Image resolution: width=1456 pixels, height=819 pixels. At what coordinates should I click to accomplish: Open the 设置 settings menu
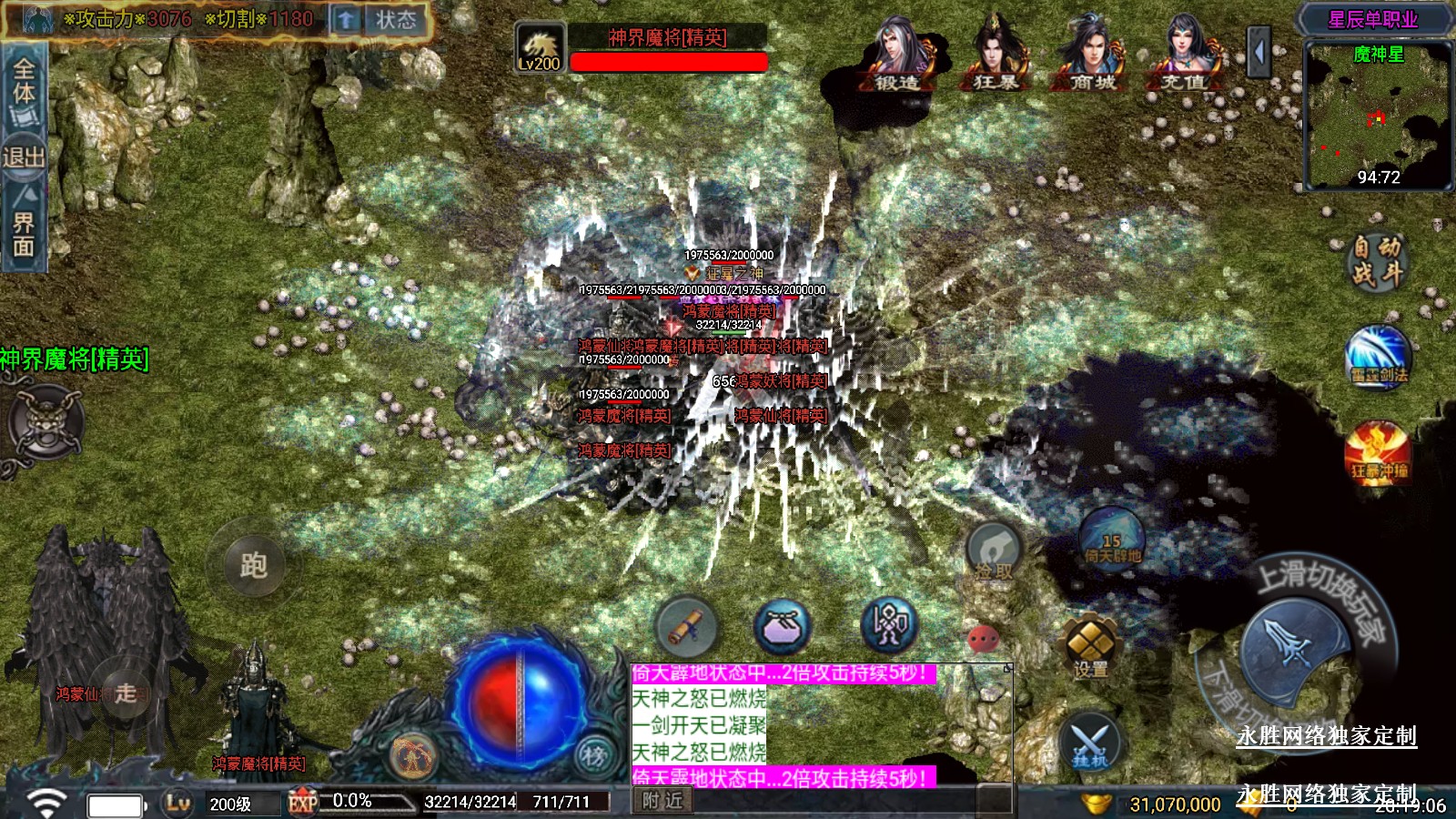coord(1090,647)
